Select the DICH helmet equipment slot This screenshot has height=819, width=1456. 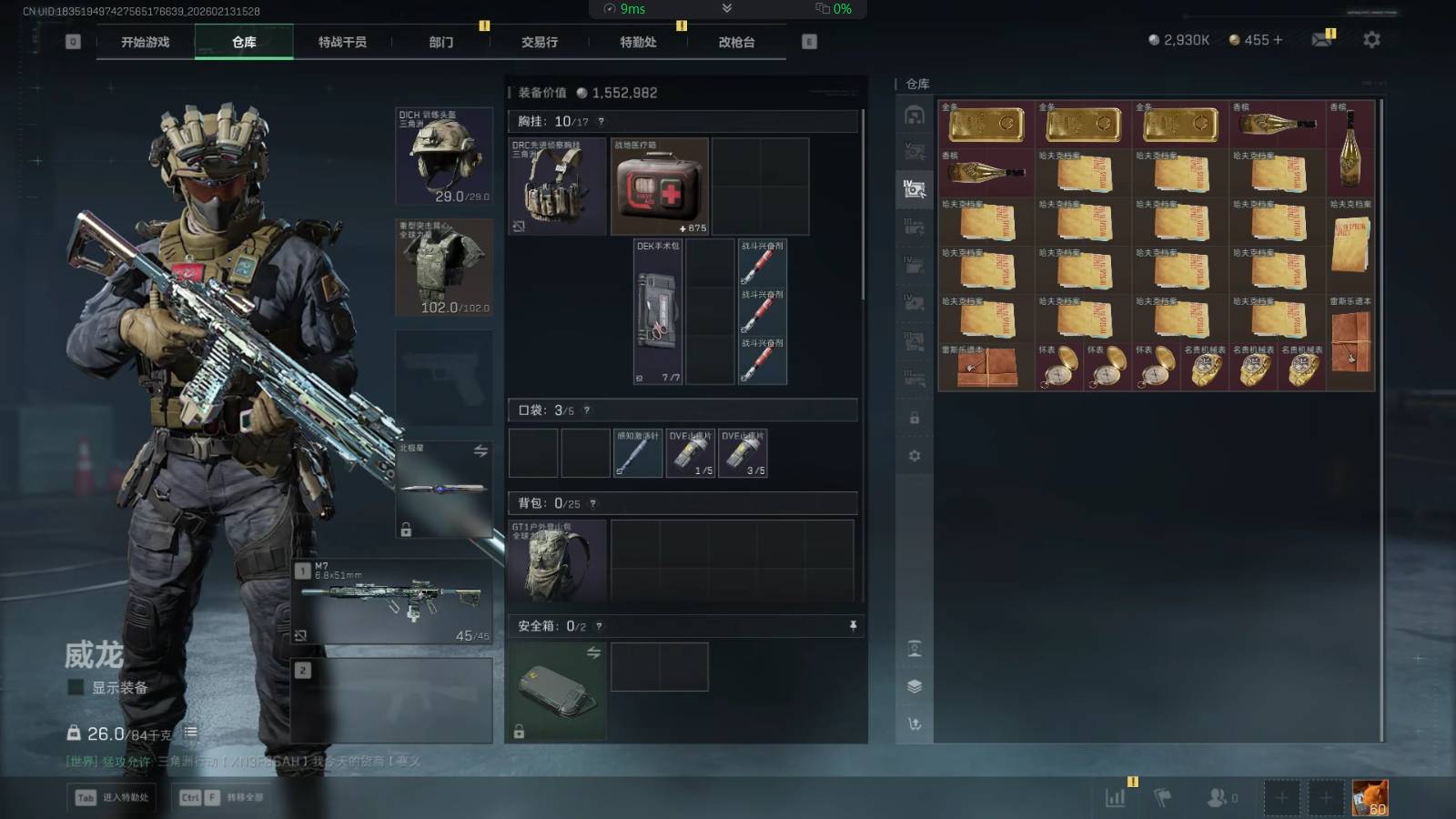(444, 157)
